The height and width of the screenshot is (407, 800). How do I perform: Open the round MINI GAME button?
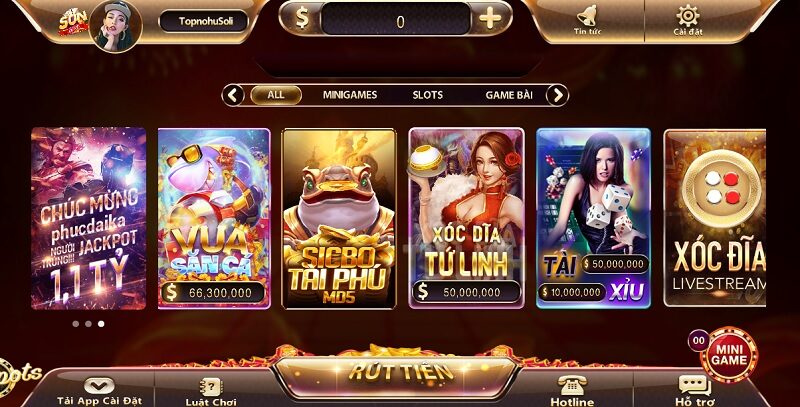click(x=729, y=354)
